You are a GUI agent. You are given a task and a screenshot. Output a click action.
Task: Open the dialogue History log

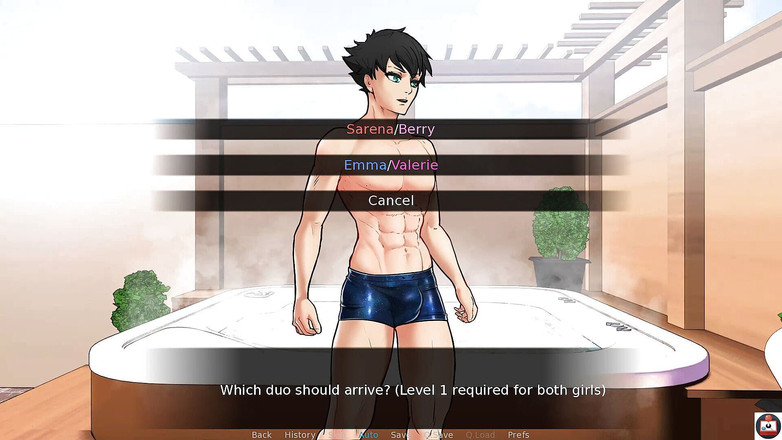(300, 435)
